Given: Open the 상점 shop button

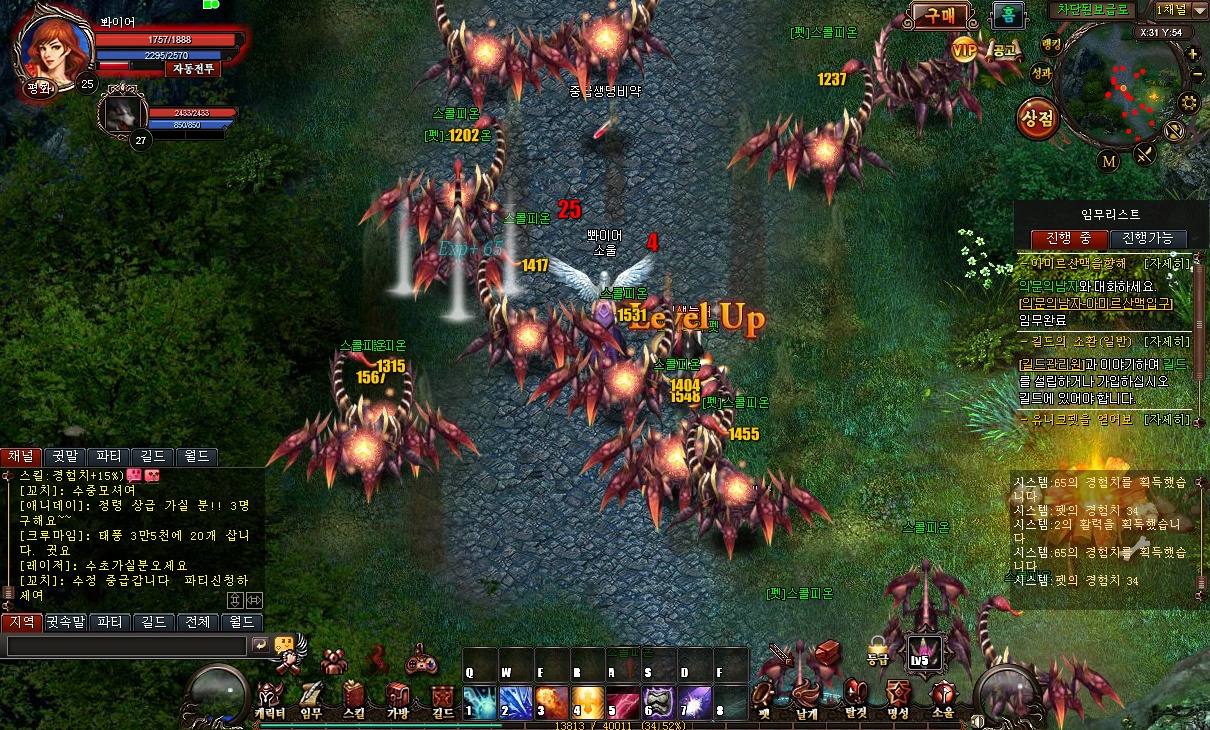Looking at the screenshot, I should tap(1038, 120).
